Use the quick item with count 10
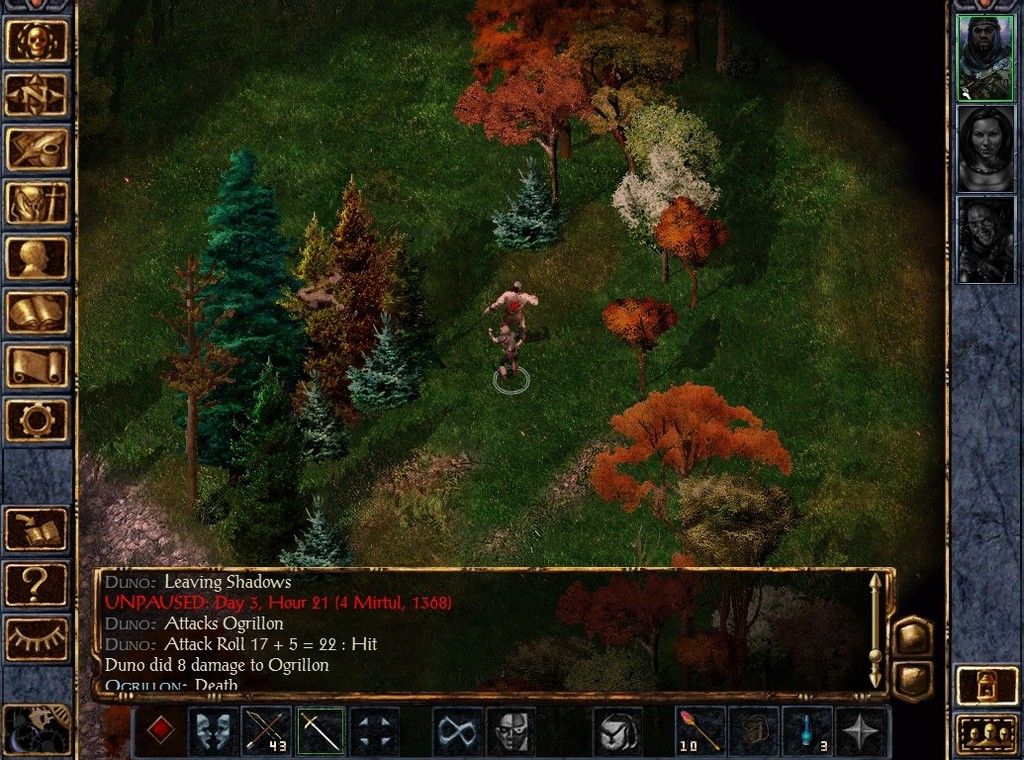1024x760 pixels. click(x=701, y=731)
